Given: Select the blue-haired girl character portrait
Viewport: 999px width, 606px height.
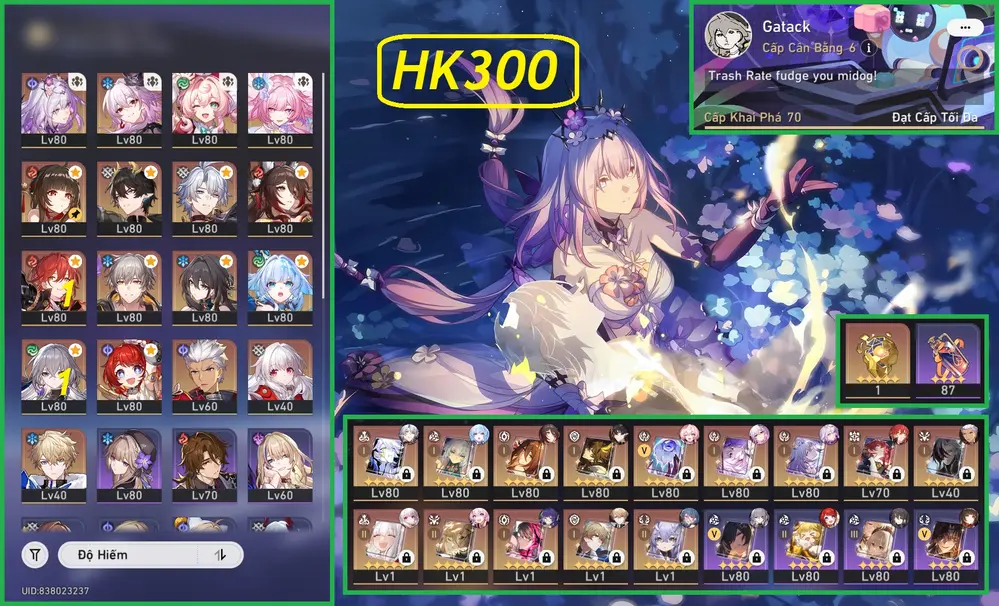Looking at the screenshot, I should coord(279,285).
